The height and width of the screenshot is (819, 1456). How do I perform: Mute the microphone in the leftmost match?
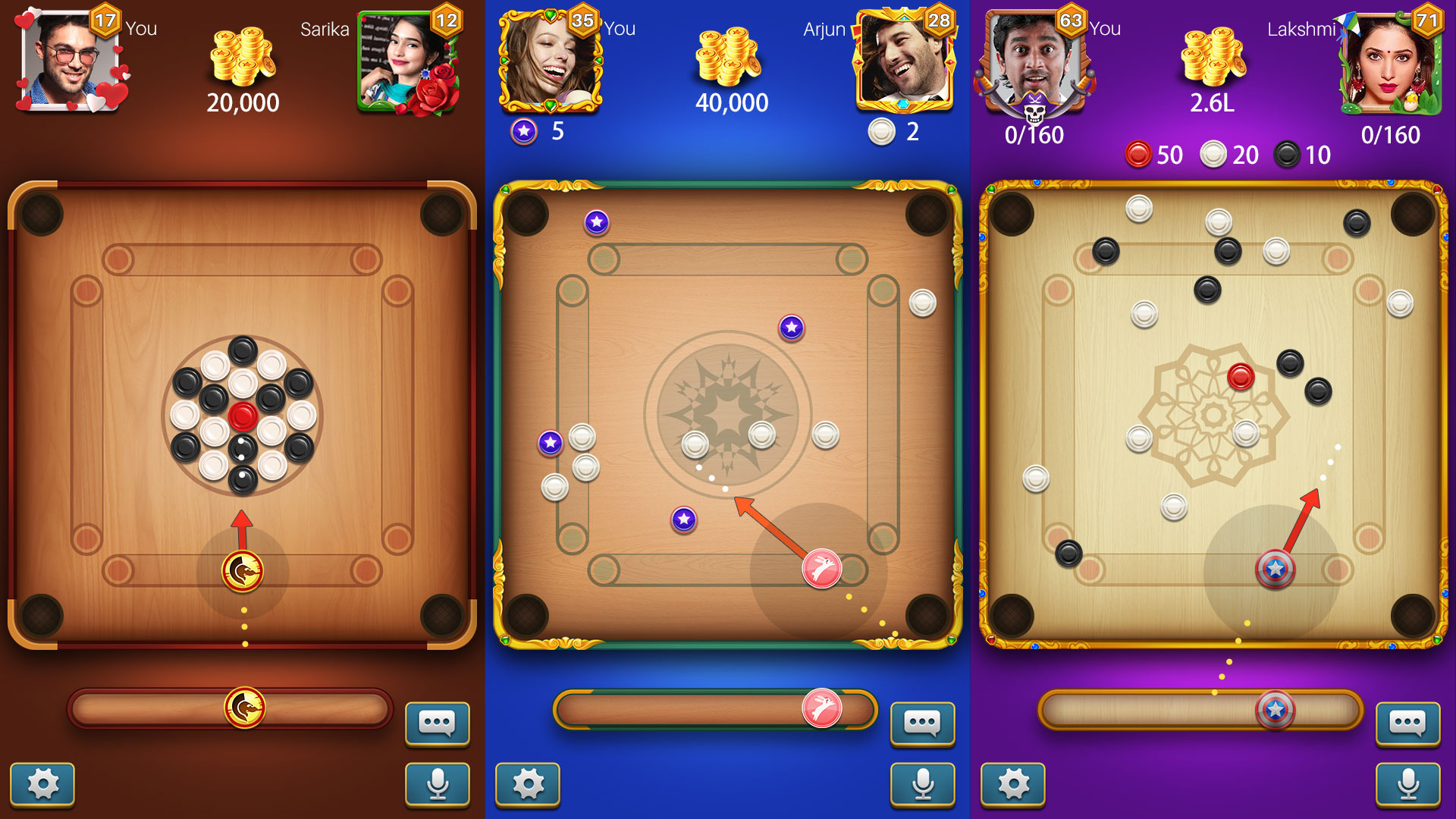pos(437,785)
